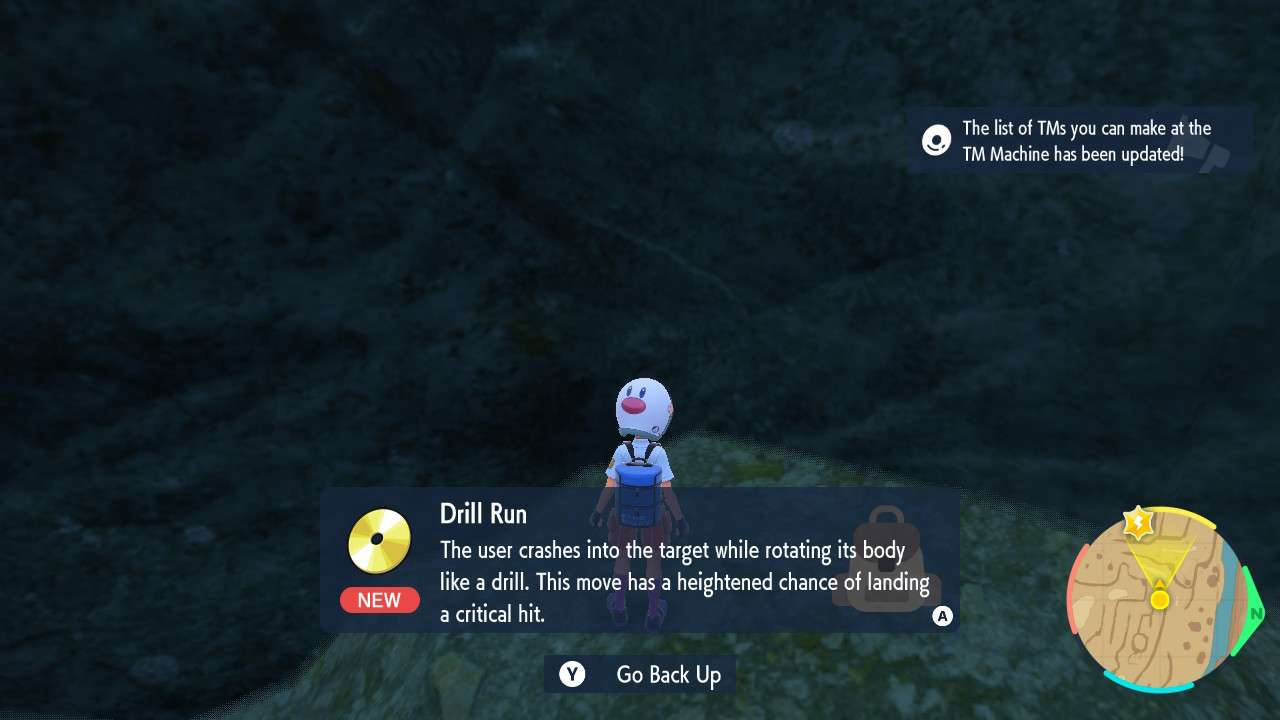Click the Drill Run title text

483,513
